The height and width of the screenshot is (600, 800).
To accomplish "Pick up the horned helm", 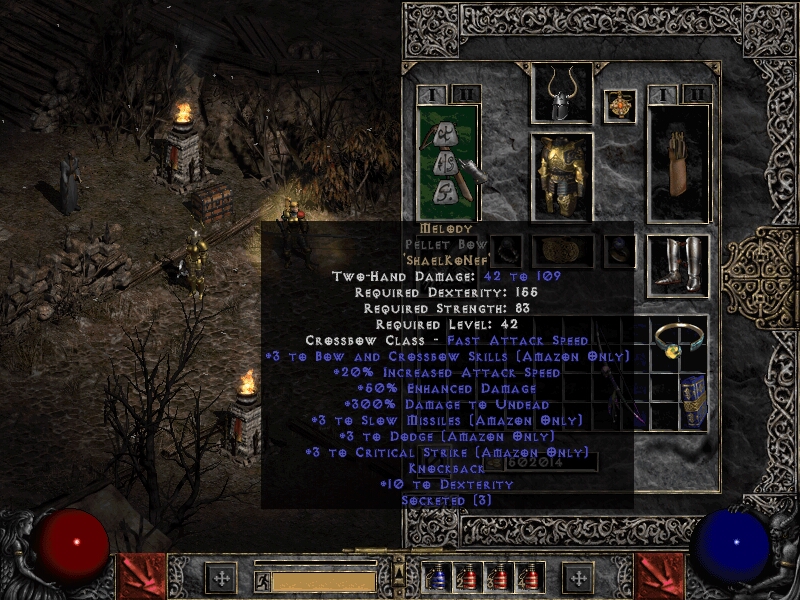I will coord(561,93).
